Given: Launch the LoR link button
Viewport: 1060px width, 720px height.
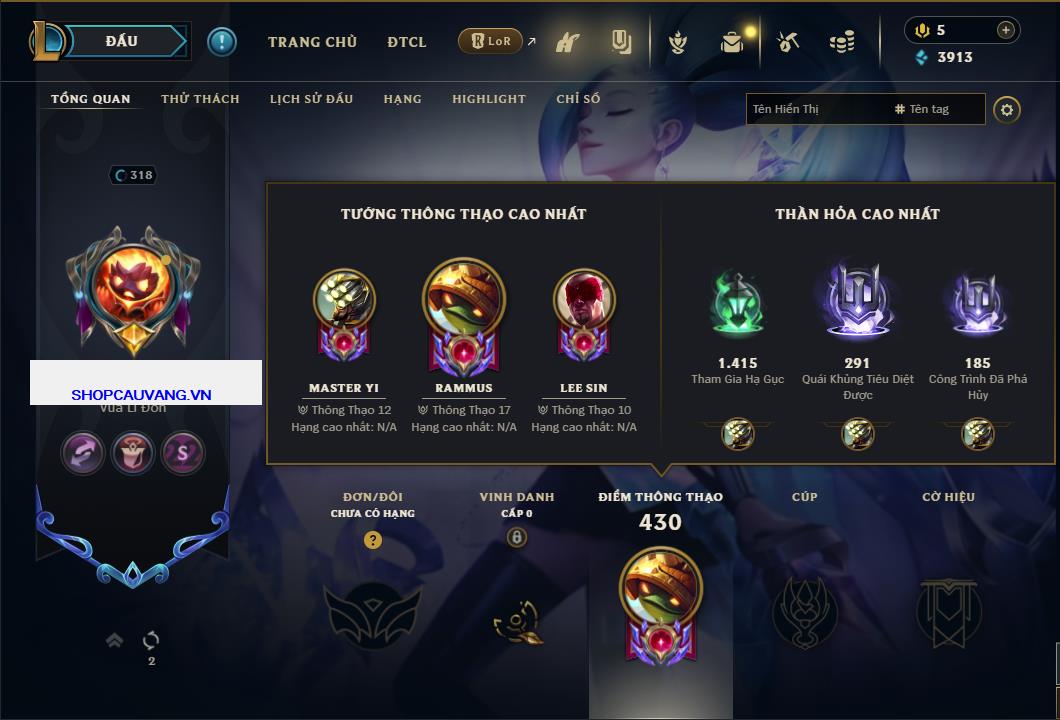Looking at the screenshot, I should click(493, 41).
